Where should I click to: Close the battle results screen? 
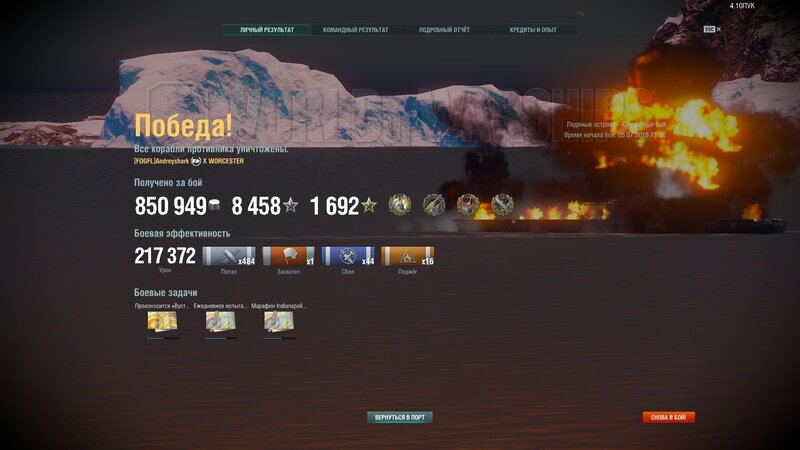718,29
